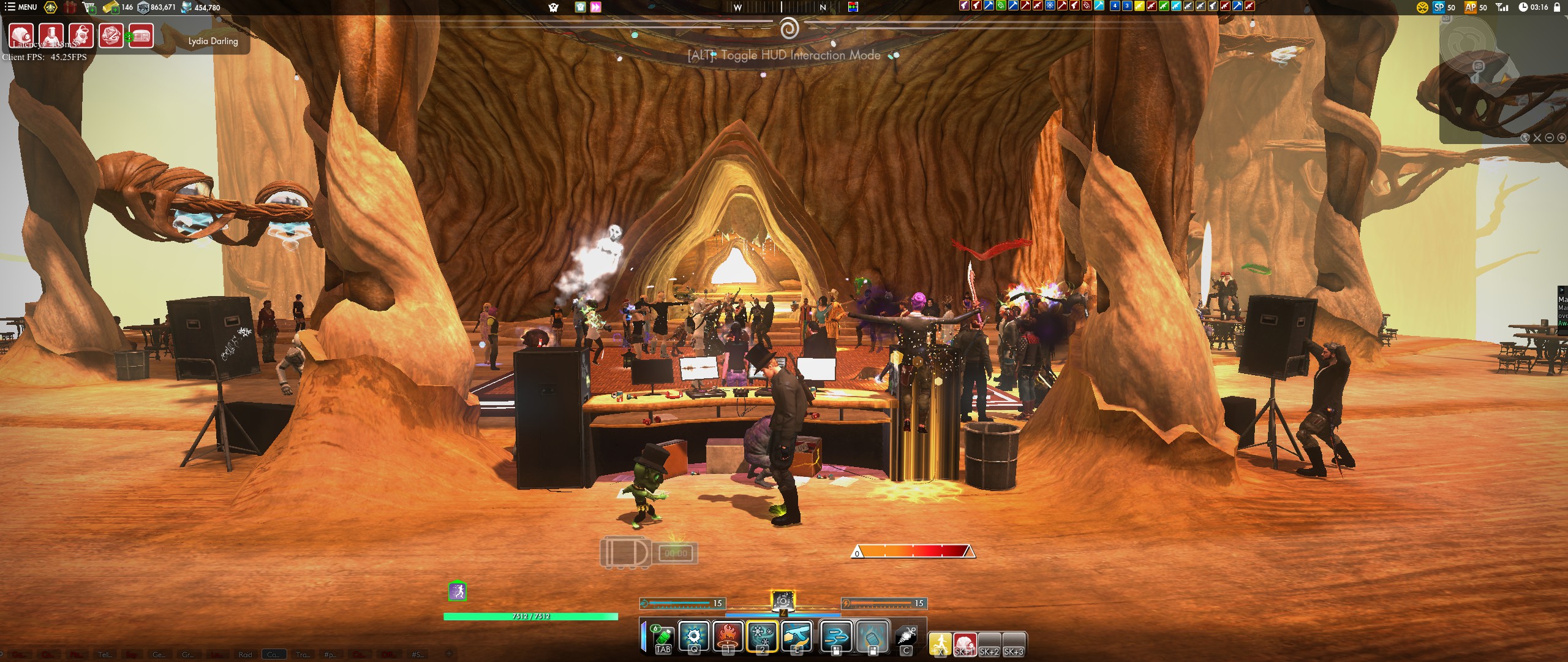Click the pink fast-forward icon
This screenshot has width=1568, height=662.
(595, 7)
